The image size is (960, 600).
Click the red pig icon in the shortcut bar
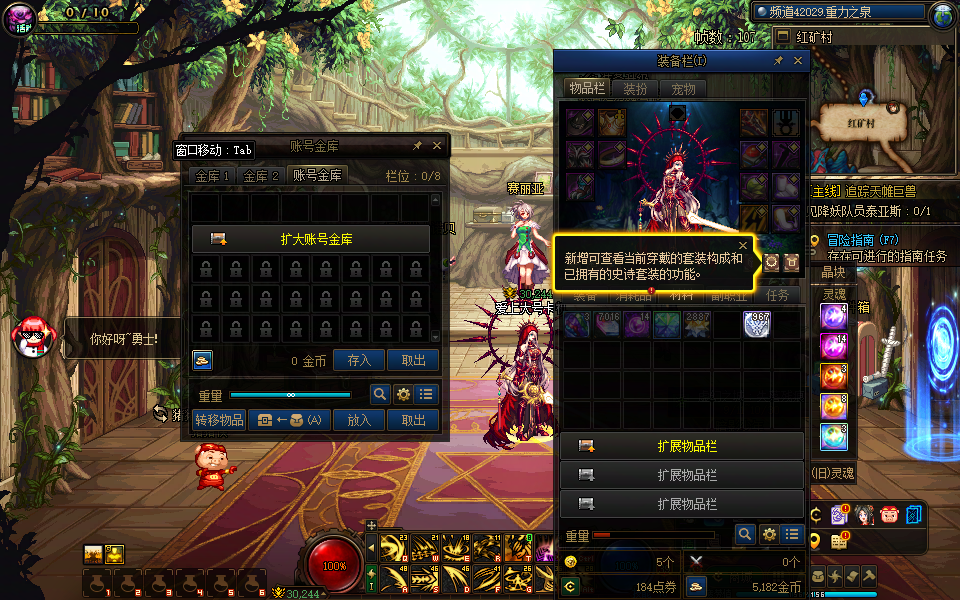coord(889,515)
